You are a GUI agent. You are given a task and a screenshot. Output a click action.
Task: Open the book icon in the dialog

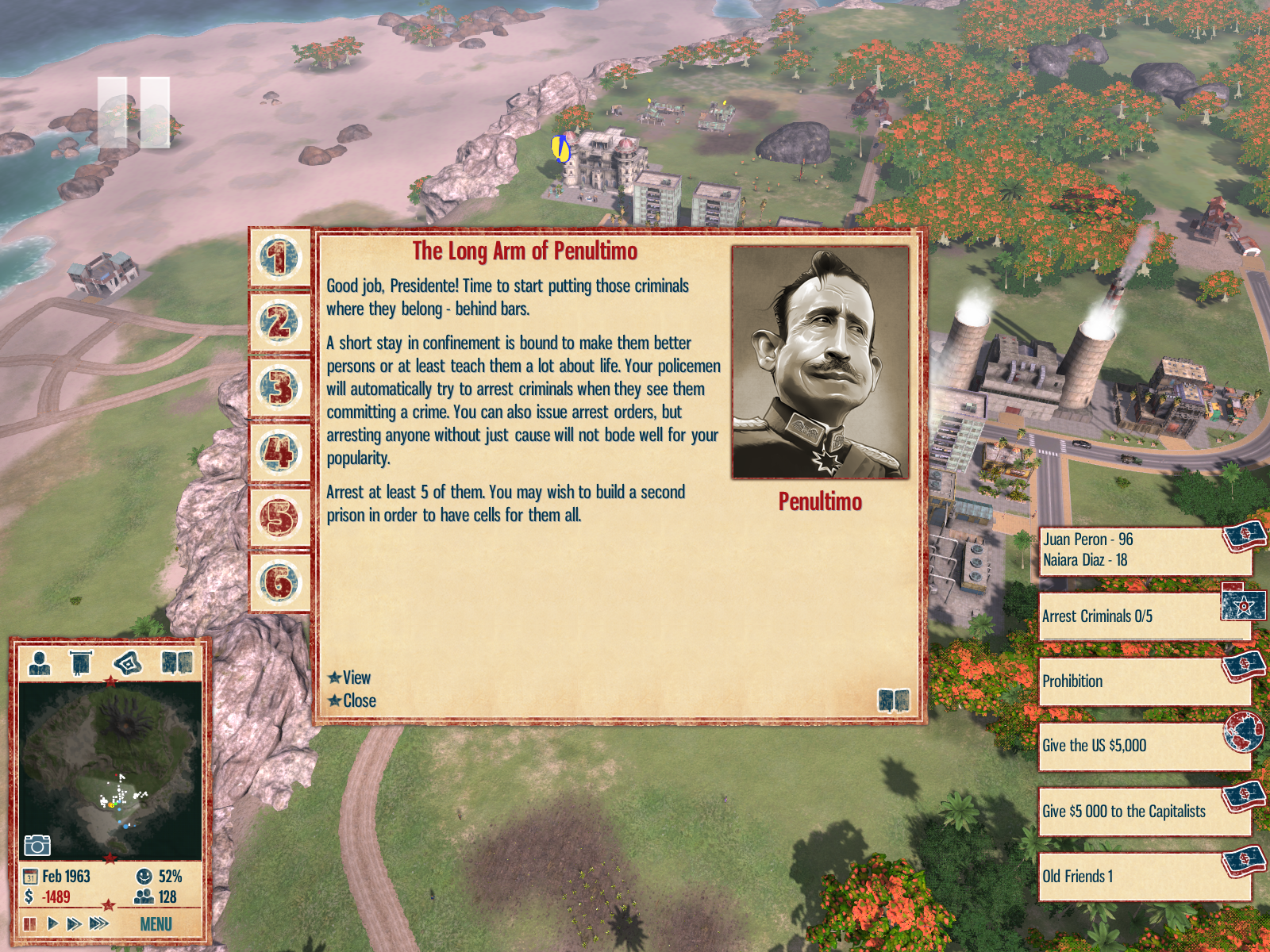tap(893, 700)
